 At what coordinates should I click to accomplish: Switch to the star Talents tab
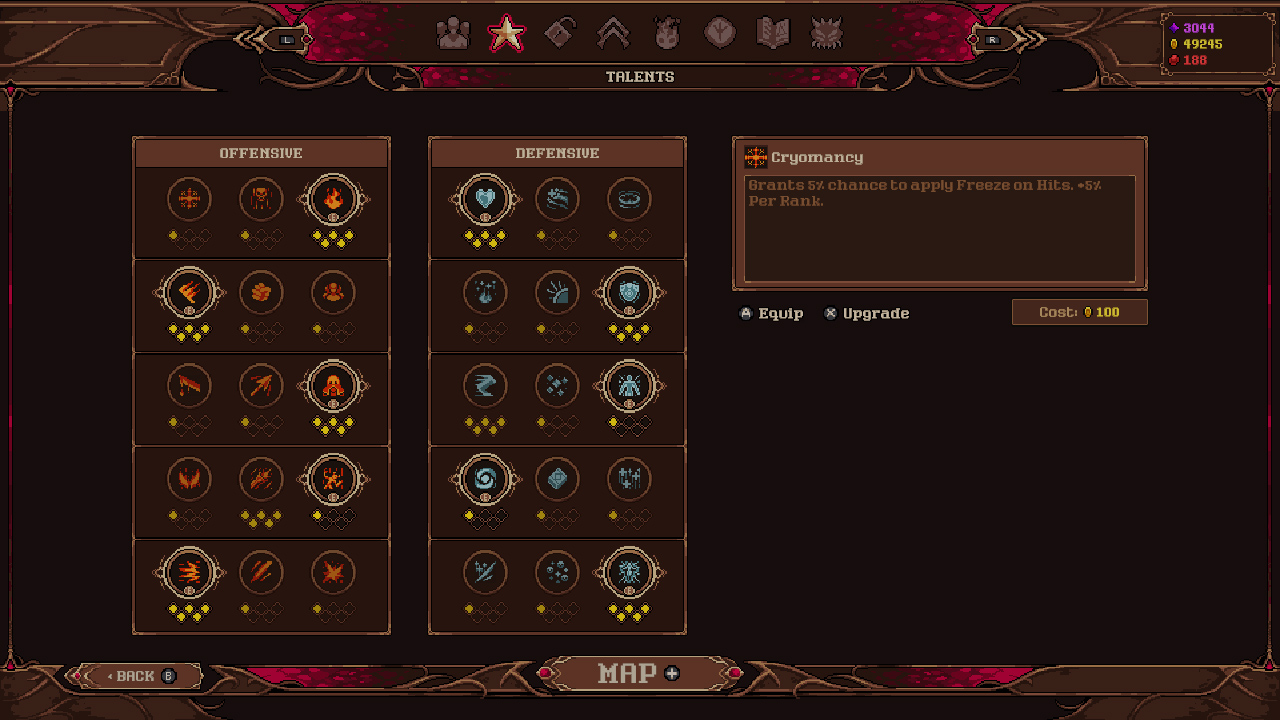[506, 33]
